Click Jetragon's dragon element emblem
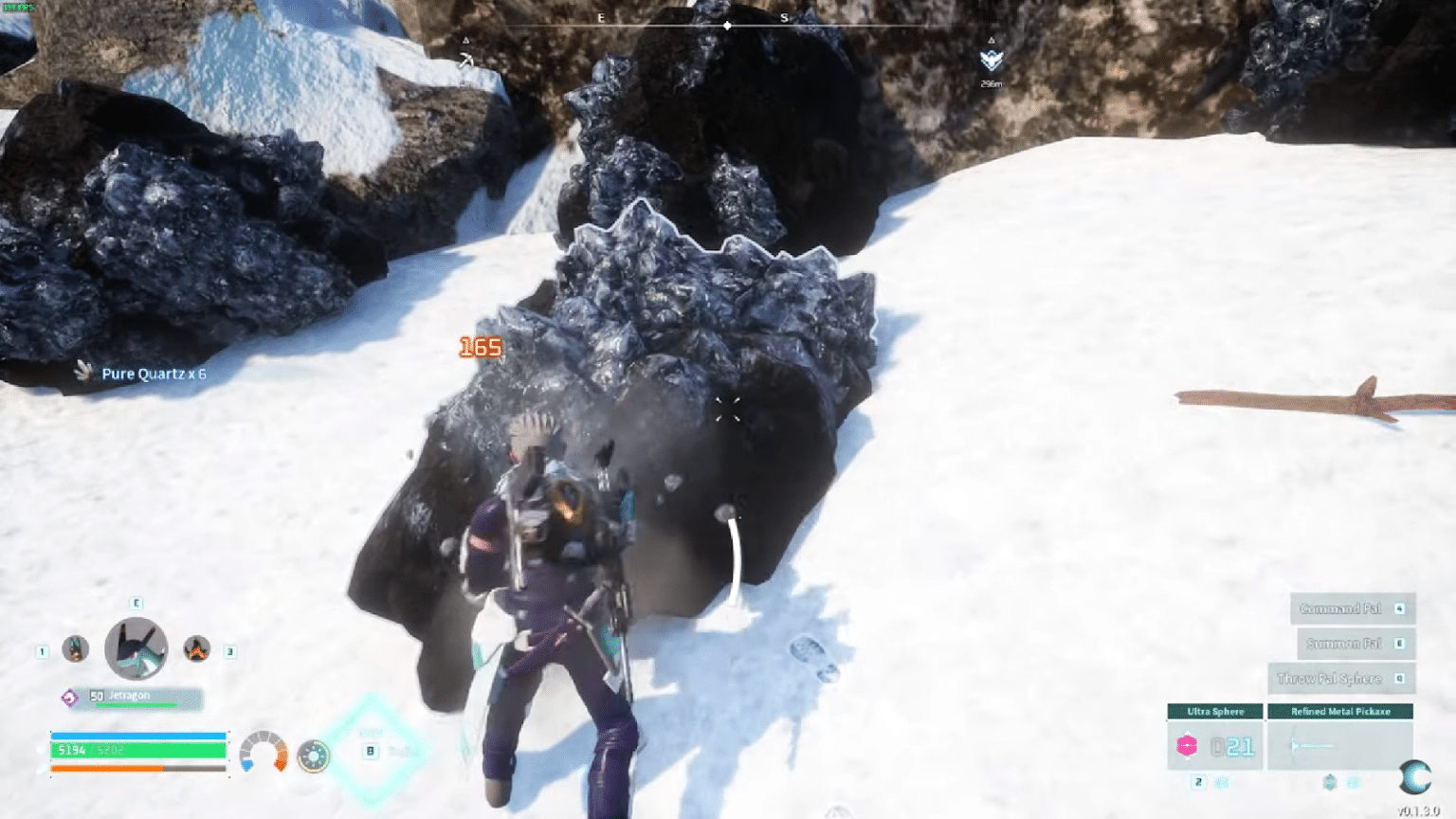 pos(69,696)
